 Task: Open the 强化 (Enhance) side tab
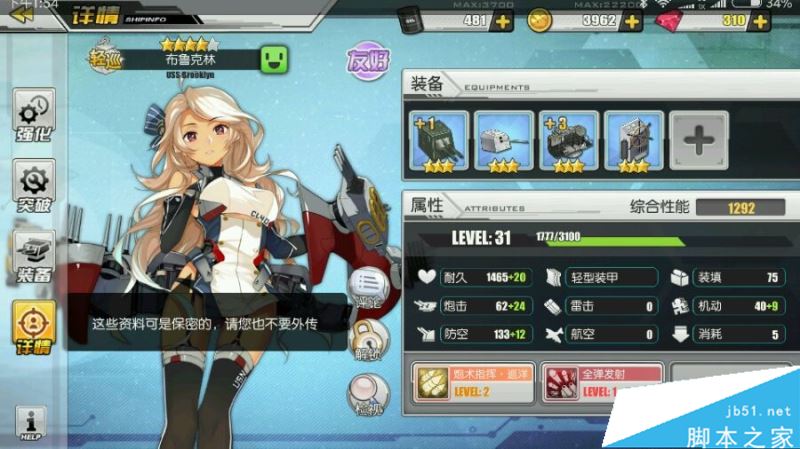[x=33, y=115]
